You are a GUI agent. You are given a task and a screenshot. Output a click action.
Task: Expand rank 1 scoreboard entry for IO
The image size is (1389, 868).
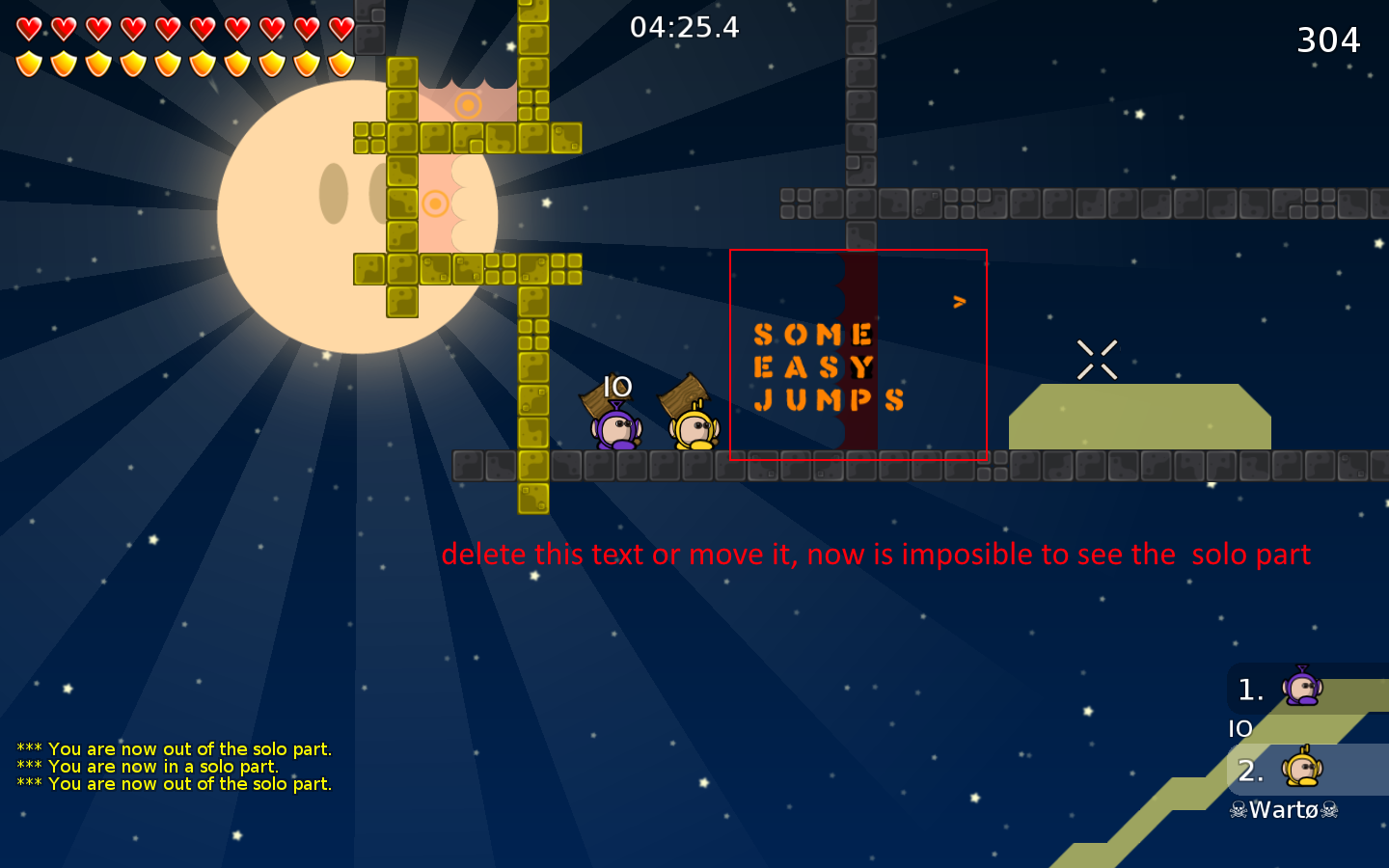pyautogui.click(x=1250, y=689)
